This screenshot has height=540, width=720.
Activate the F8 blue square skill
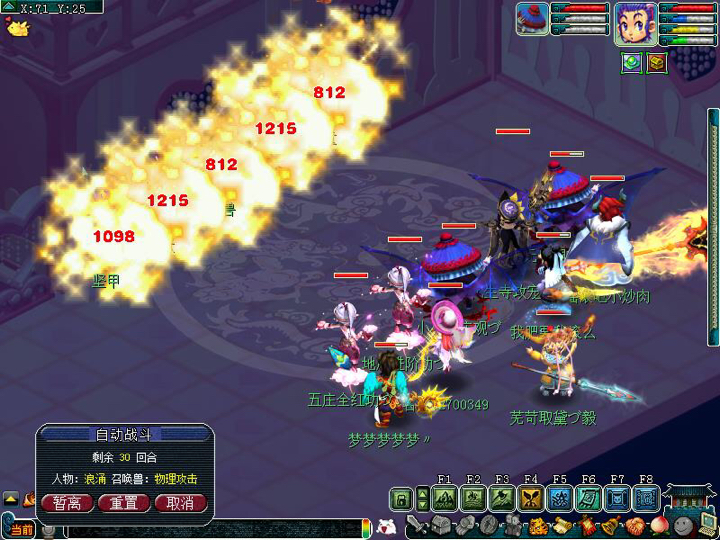click(647, 498)
